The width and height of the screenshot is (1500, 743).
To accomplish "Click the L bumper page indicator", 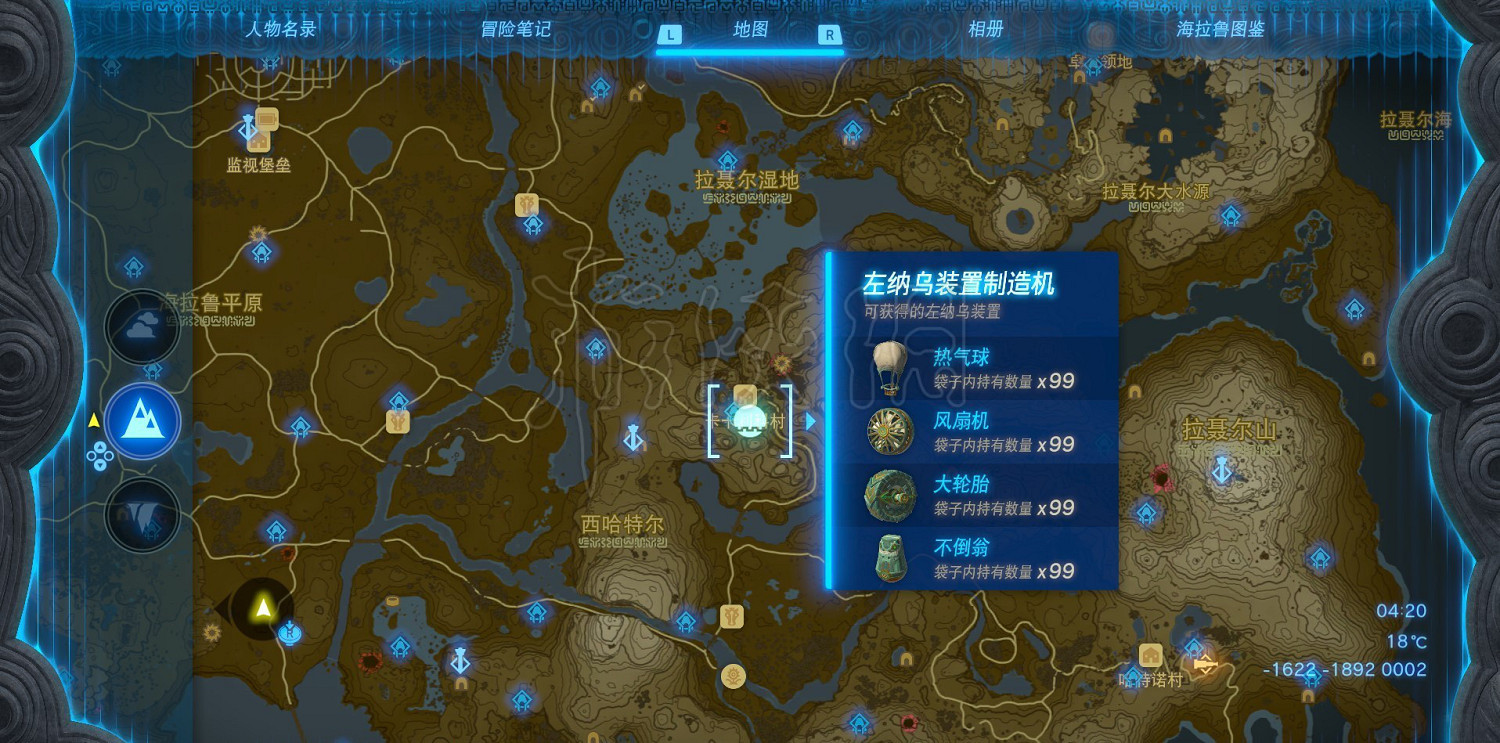I will pyautogui.click(x=668, y=32).
